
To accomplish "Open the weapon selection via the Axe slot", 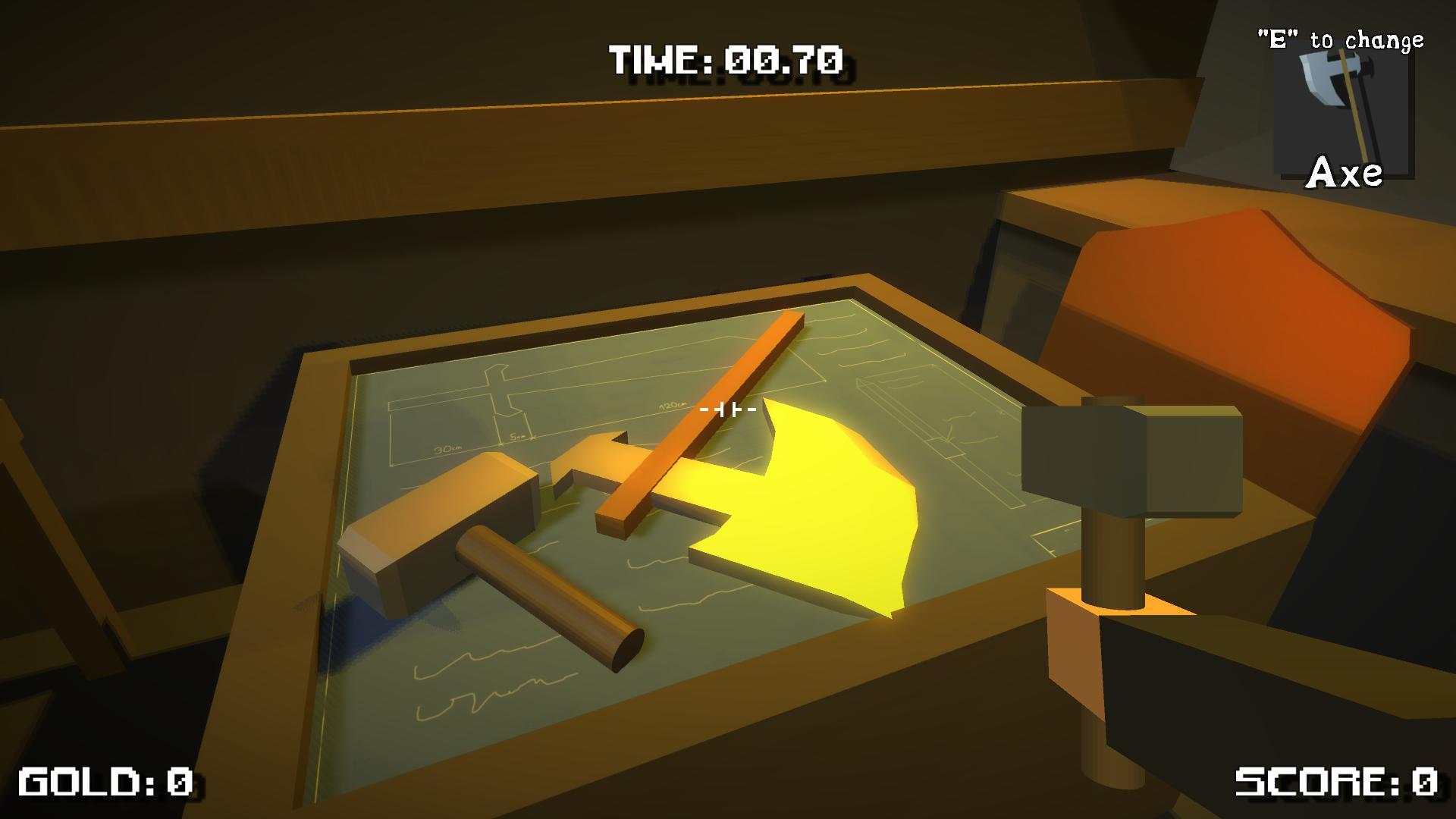I will pyautogui.click(x=1346, y=114).
